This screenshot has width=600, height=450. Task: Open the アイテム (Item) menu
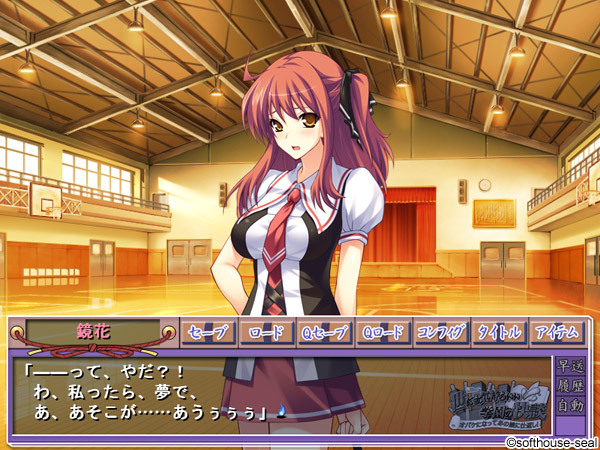[x=557, y=333]
